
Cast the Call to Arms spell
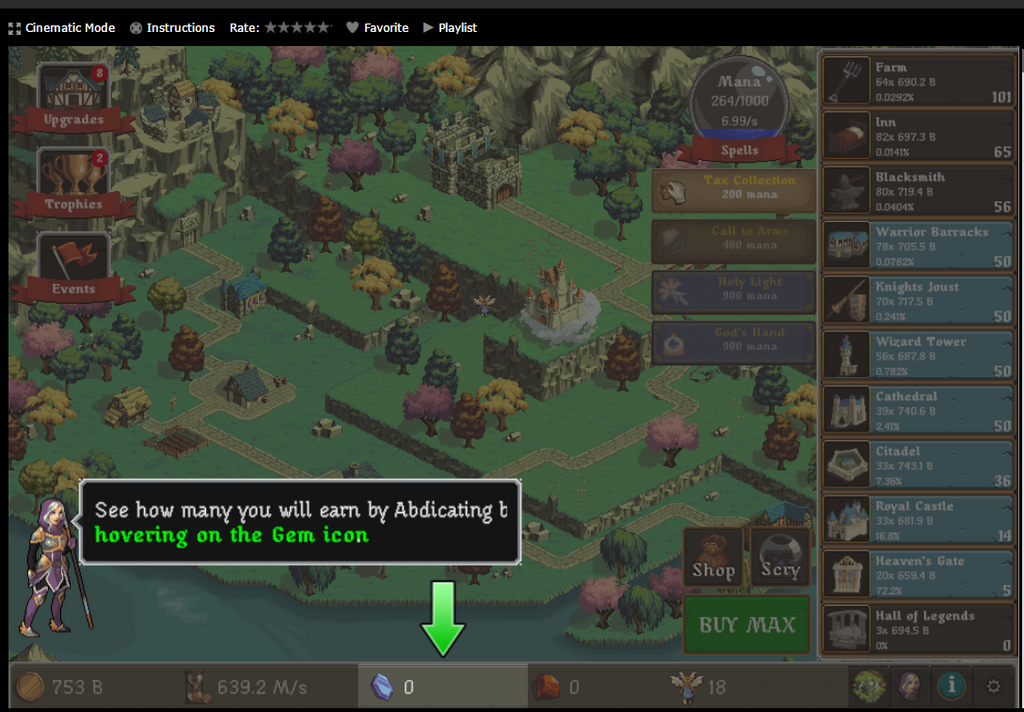[734, 239]
